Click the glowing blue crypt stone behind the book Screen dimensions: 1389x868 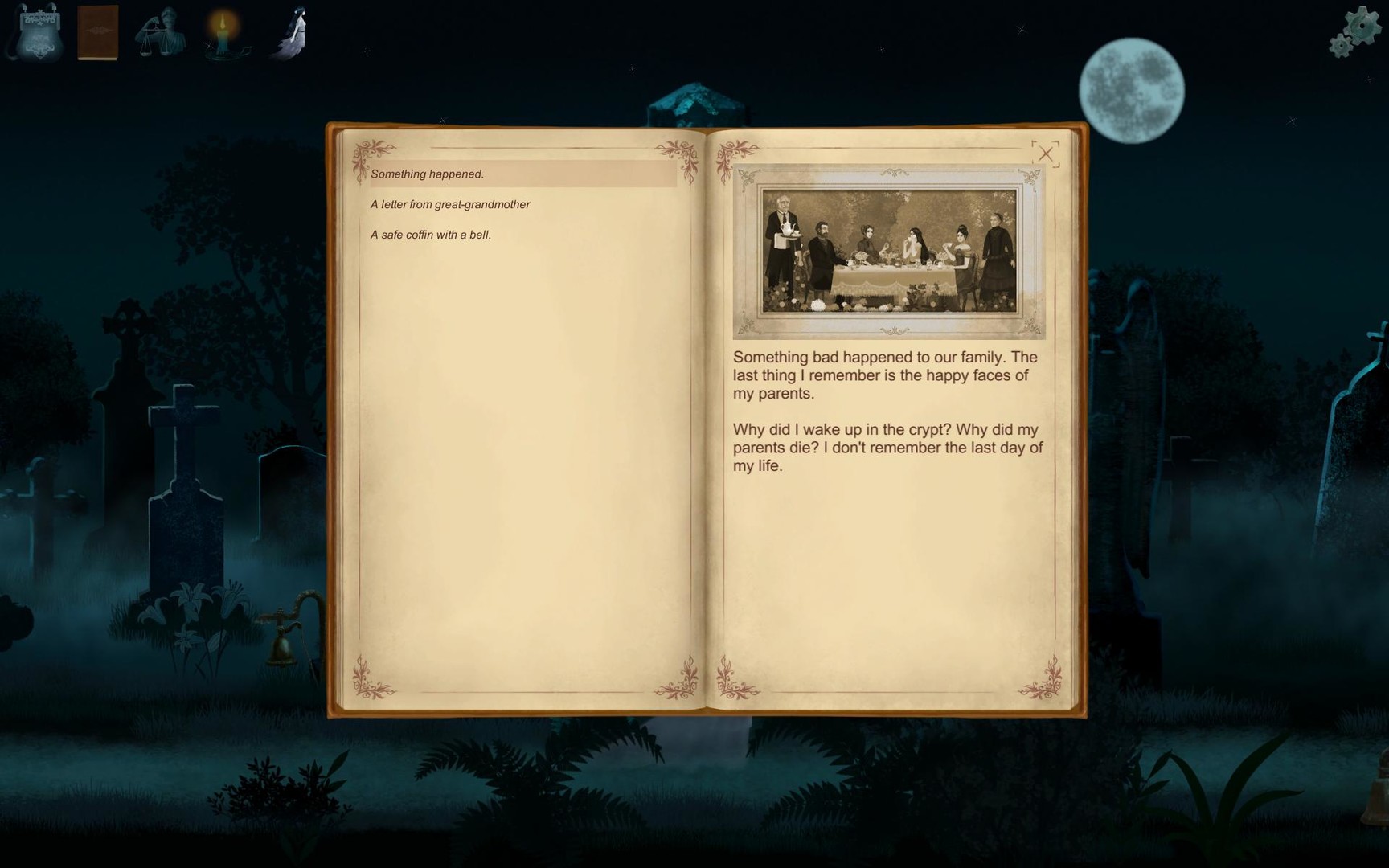coord(698,100)
